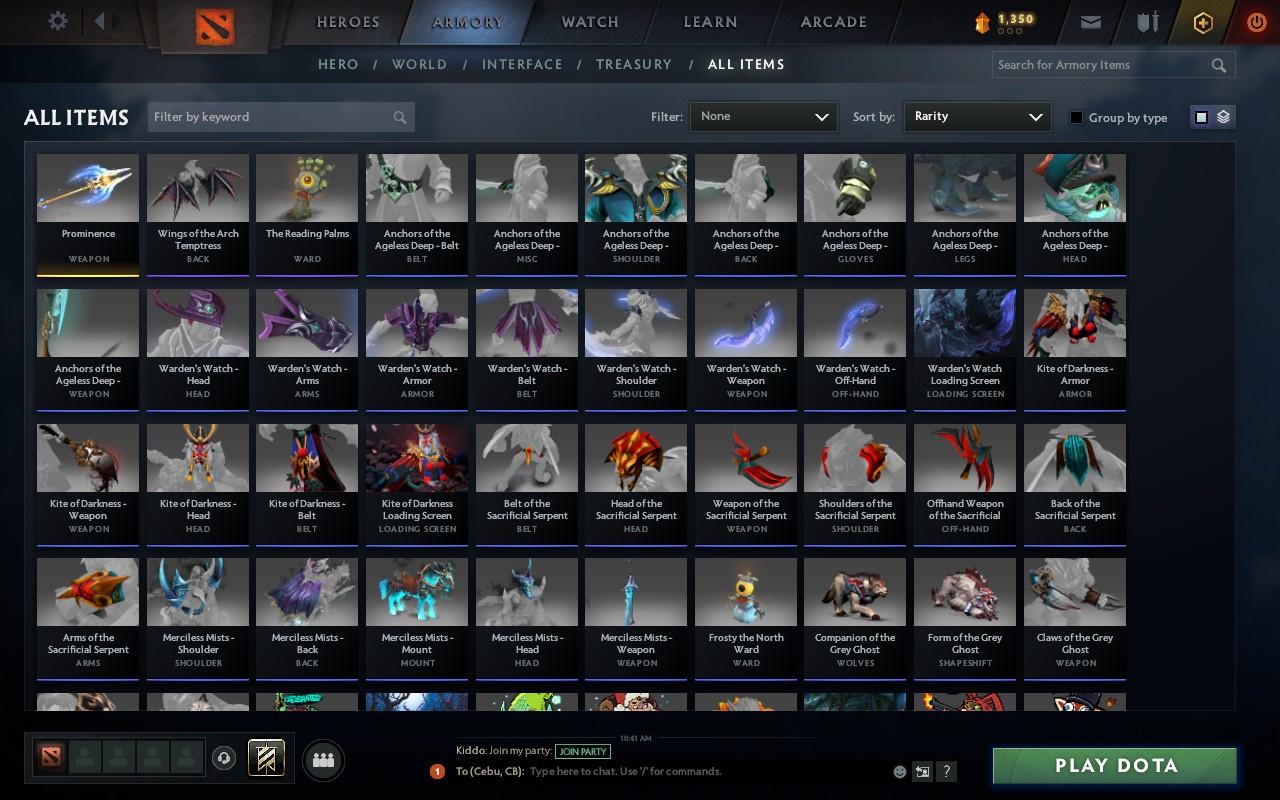
Task: Click the power button icon
Action: tap(1256, 20)
